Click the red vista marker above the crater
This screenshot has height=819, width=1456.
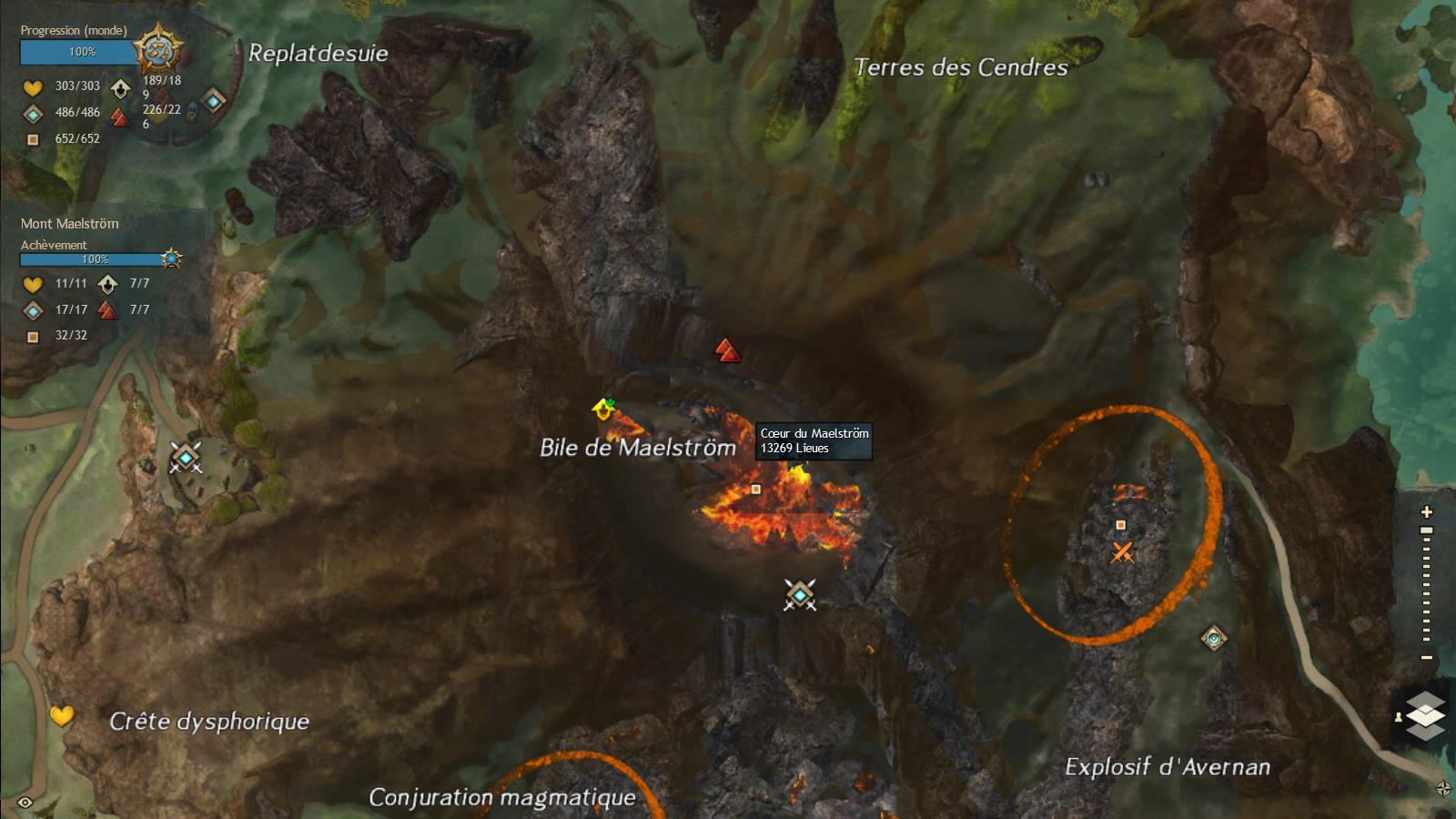pyautogui.click(x=726, y=350)
